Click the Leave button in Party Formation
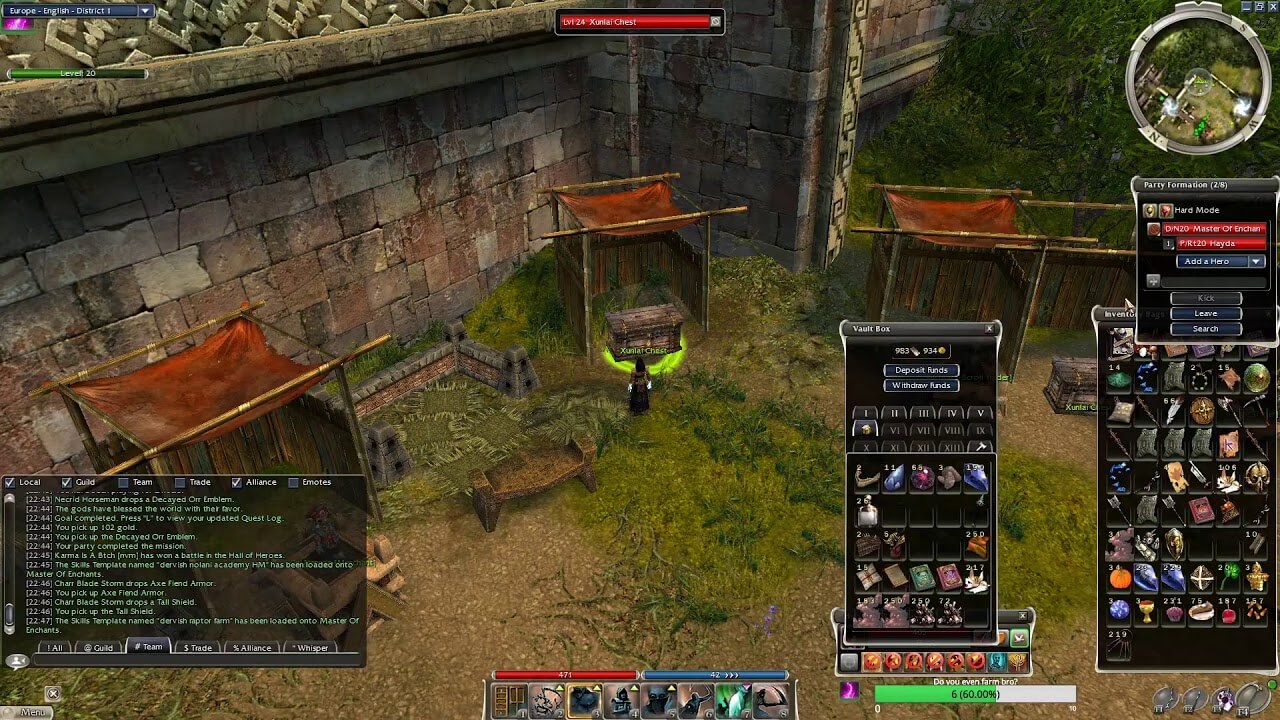Screen dimensions: 1280x720 point(1206,313)
